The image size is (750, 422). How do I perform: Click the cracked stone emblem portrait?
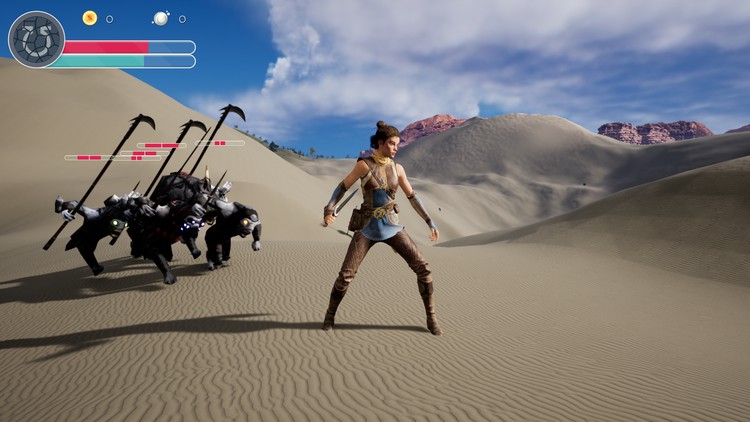pyautogui.click(x=36, y=40)
